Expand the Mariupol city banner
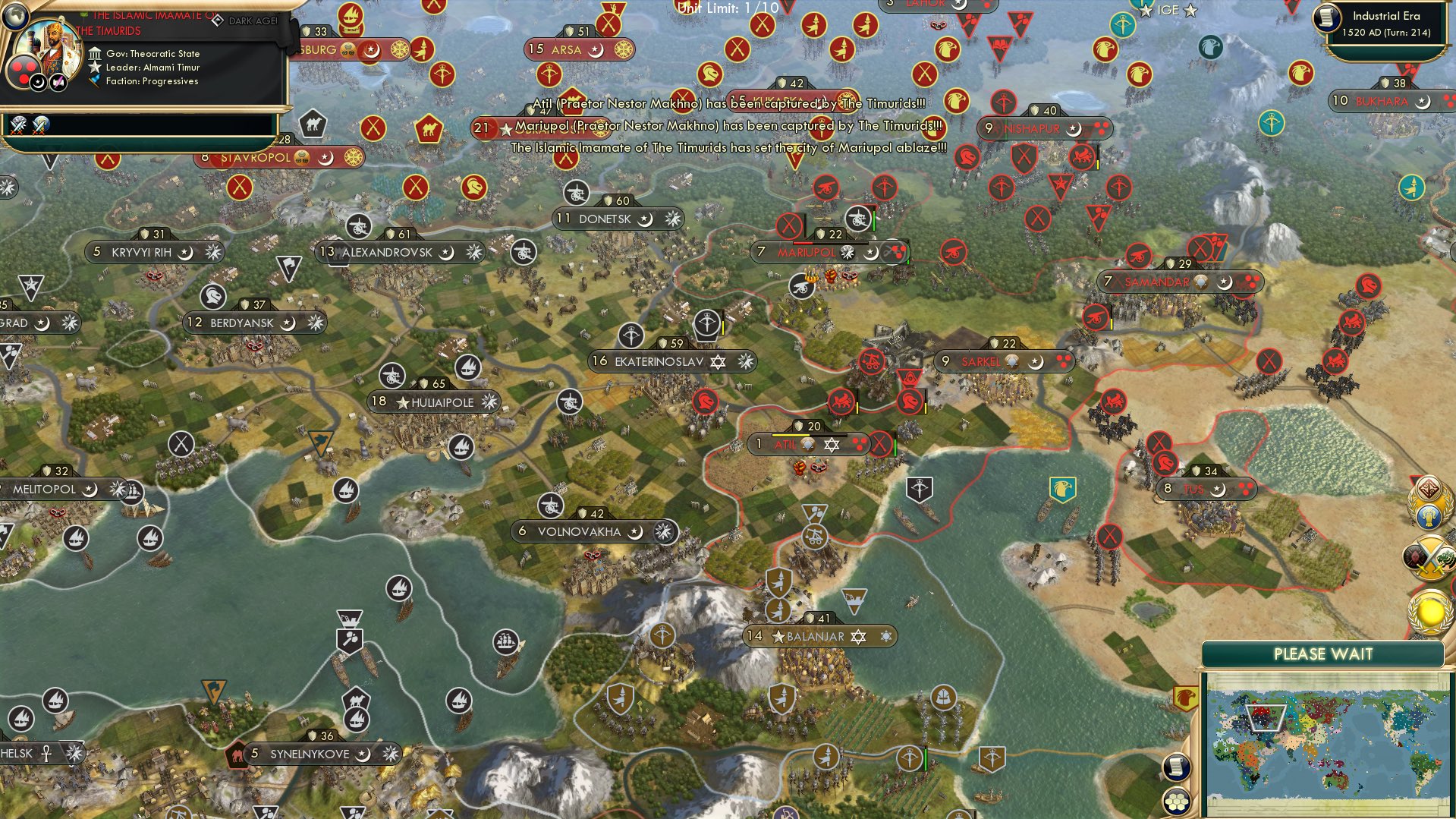1456x819 pixels. (x=804, y=253)
